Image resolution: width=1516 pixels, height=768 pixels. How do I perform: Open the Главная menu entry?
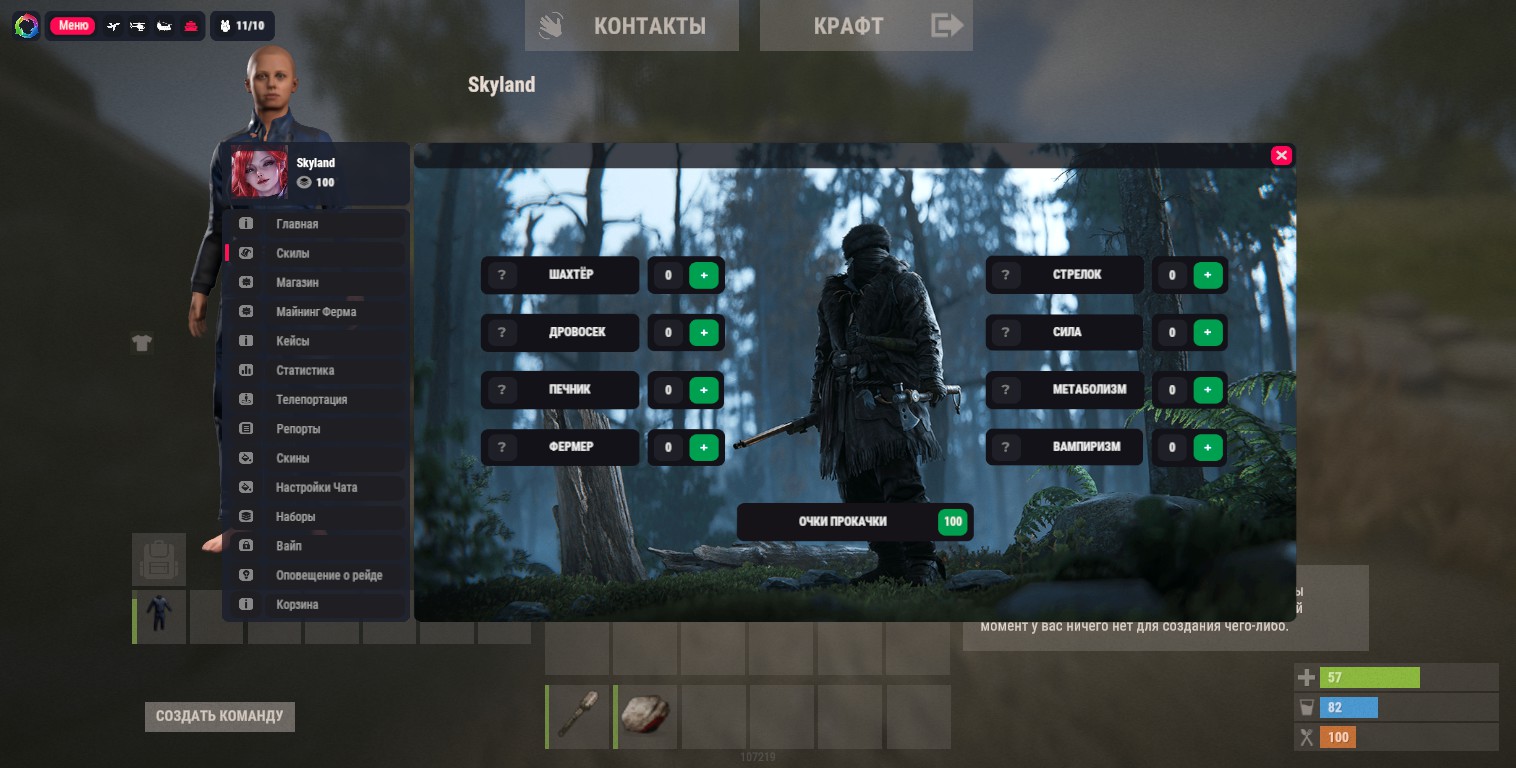pyautogui.click(x=297, y=224)
